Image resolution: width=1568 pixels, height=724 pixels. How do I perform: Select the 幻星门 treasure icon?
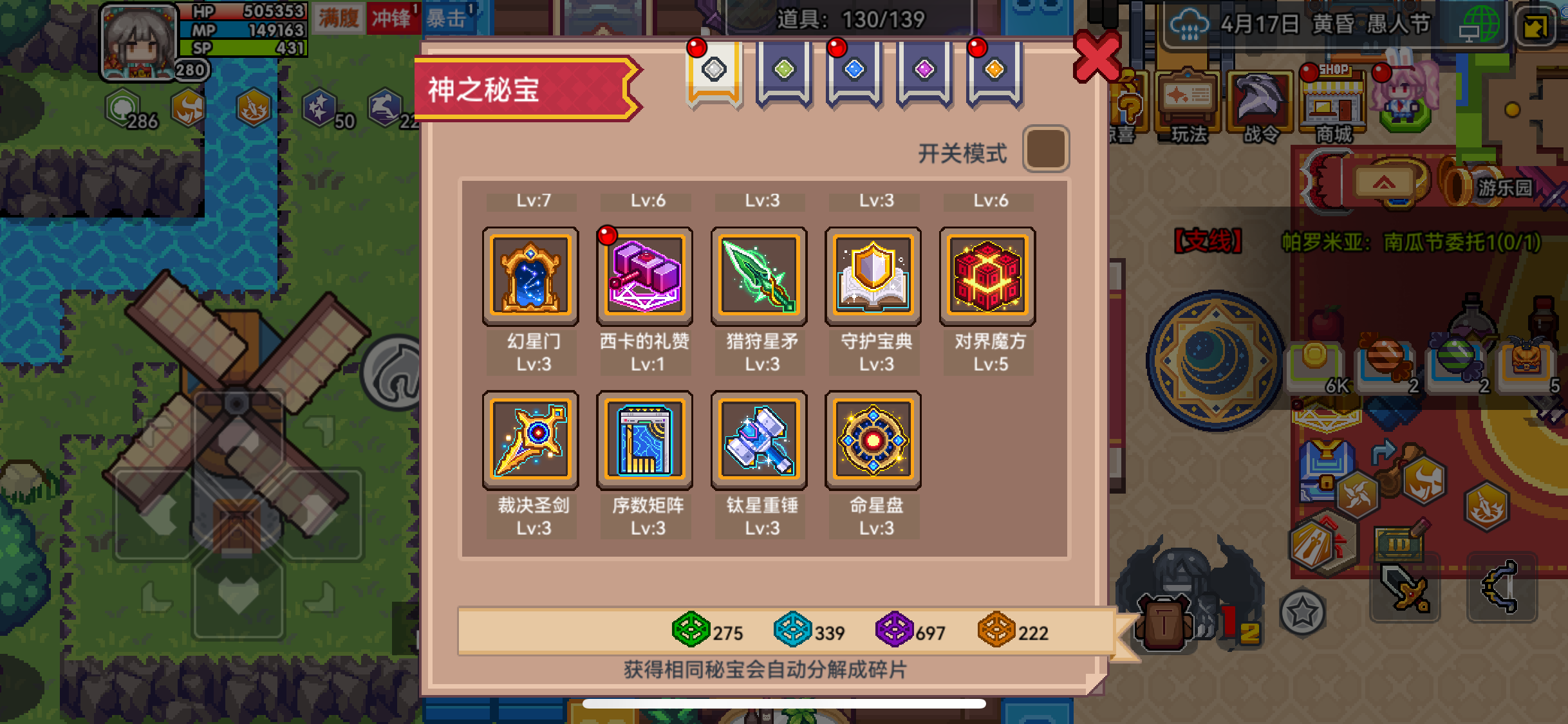click(530, 277)
